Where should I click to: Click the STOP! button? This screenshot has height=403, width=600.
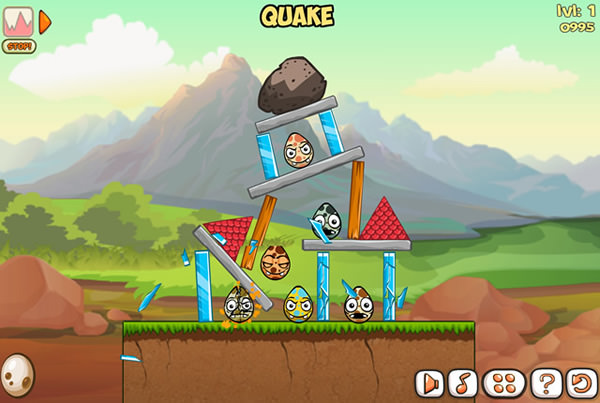tap(17, 46)
